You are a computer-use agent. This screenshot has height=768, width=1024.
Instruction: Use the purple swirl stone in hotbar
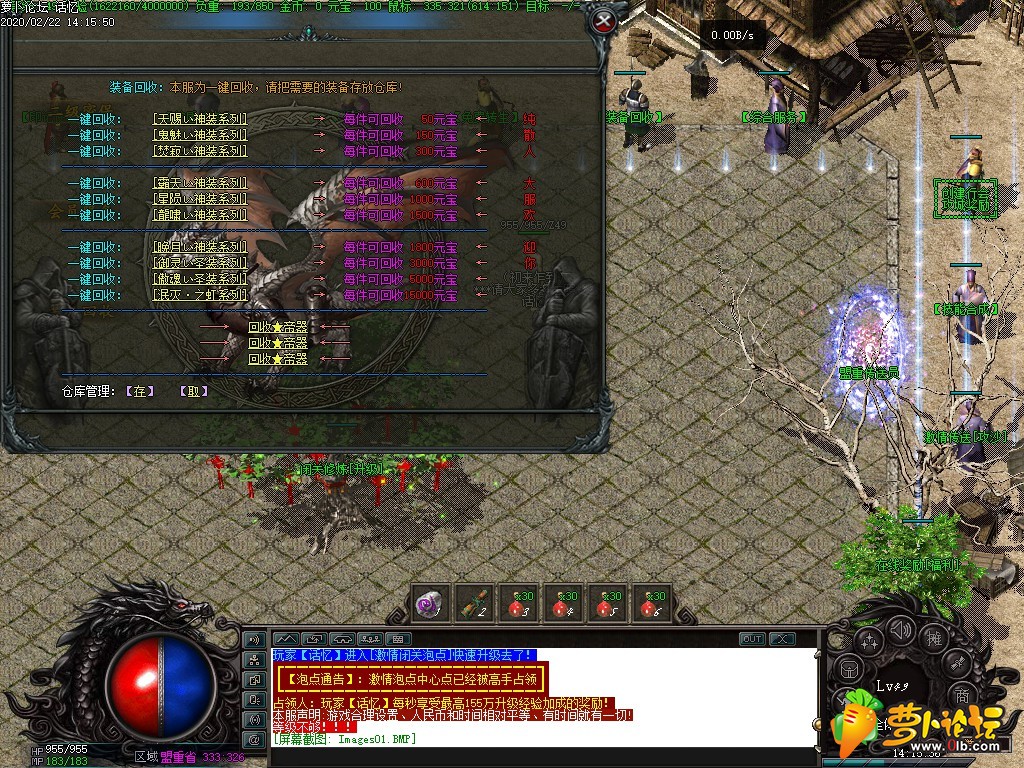click(x=430, y=604)
